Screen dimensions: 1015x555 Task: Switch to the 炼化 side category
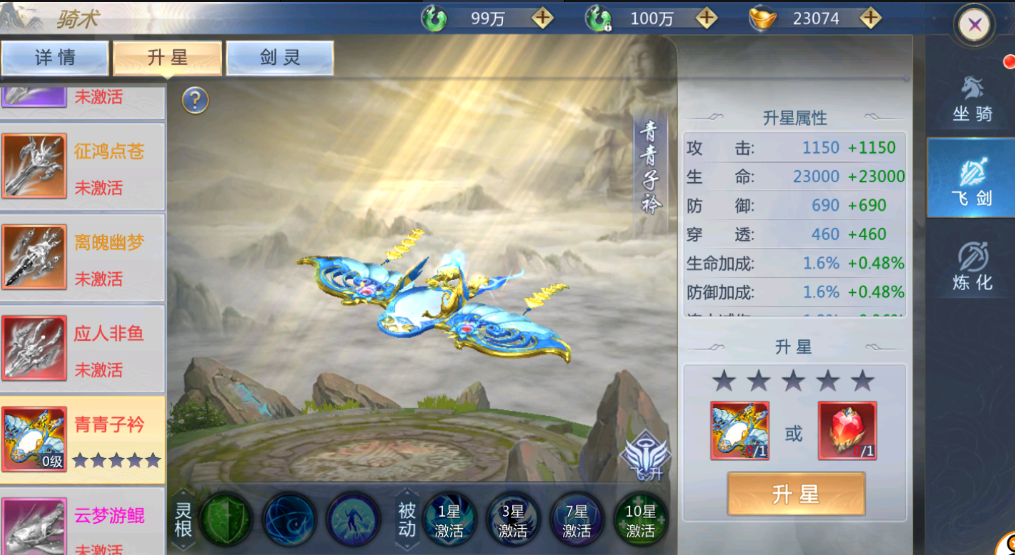(x=971, y=266)
